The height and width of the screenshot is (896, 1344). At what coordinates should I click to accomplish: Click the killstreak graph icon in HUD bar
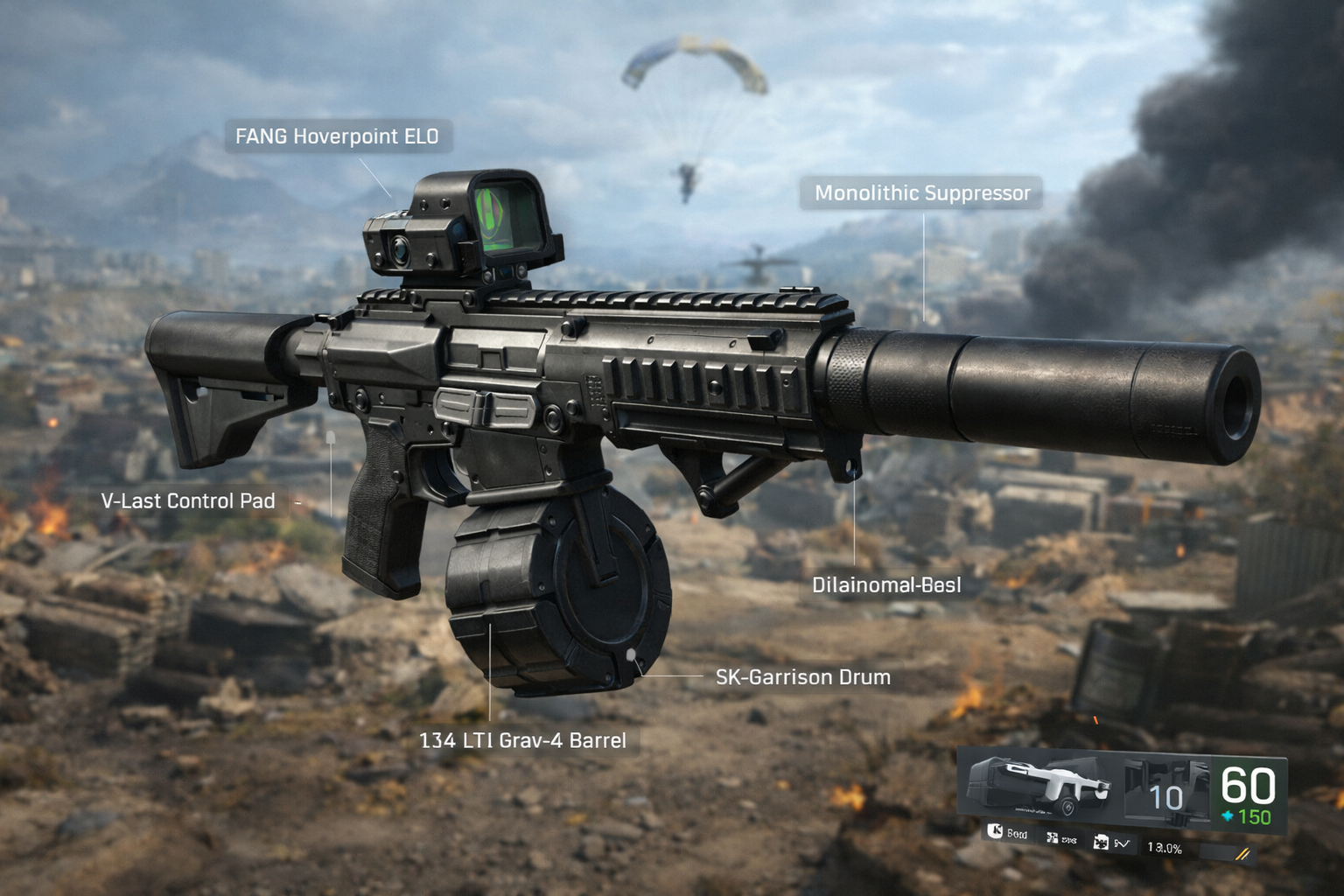[x=1122, y=843]
